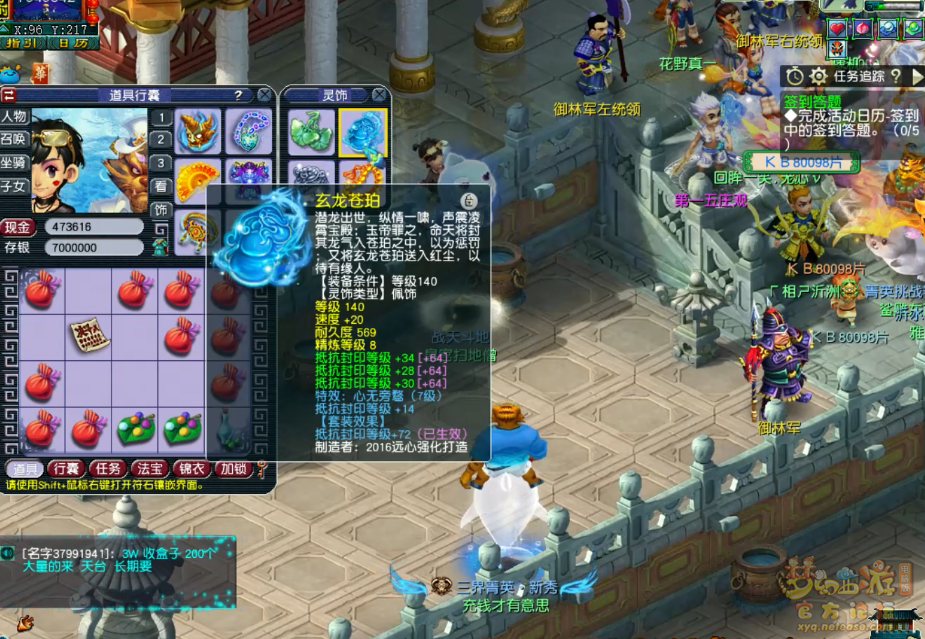Select the 行囊 bag tab
Viewport: 925px width, 639px height.
66,469
